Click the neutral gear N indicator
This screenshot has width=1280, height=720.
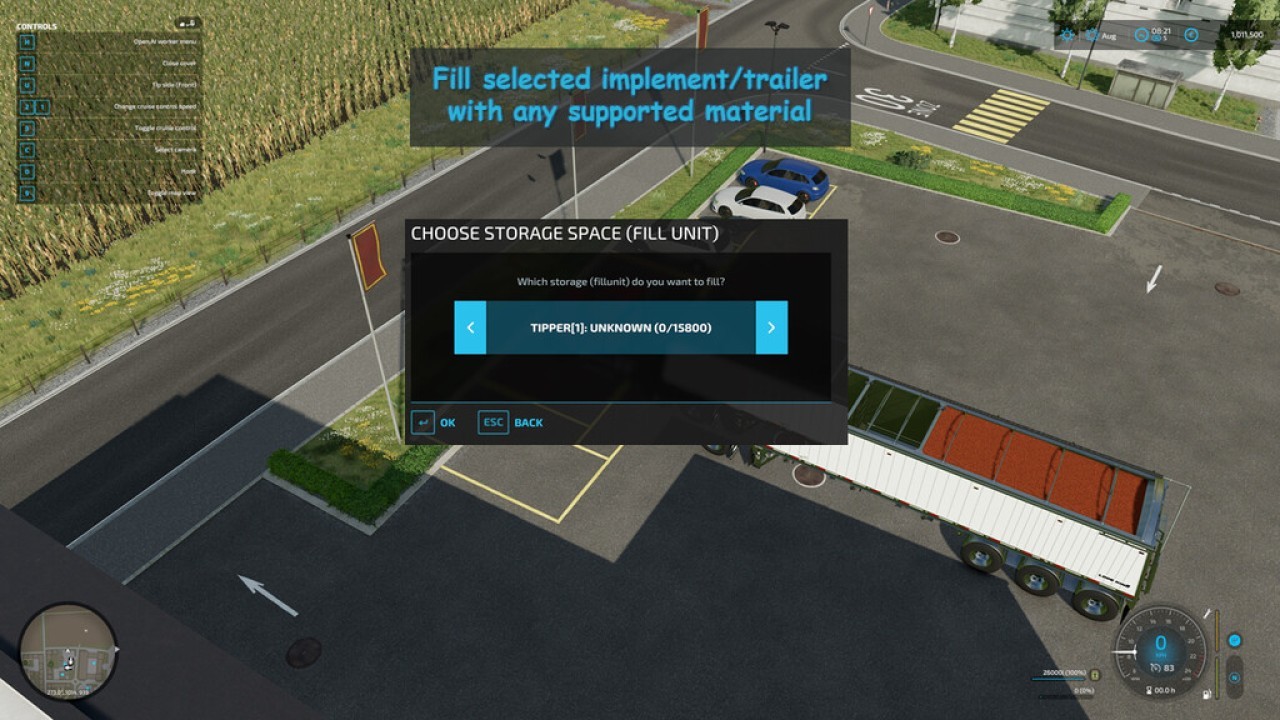tap(1234, 677)
